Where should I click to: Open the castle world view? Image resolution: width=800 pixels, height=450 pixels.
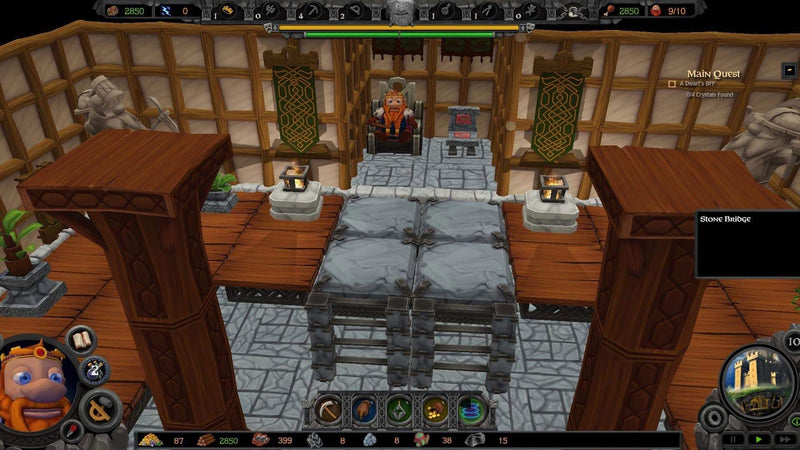click(757, 382)
